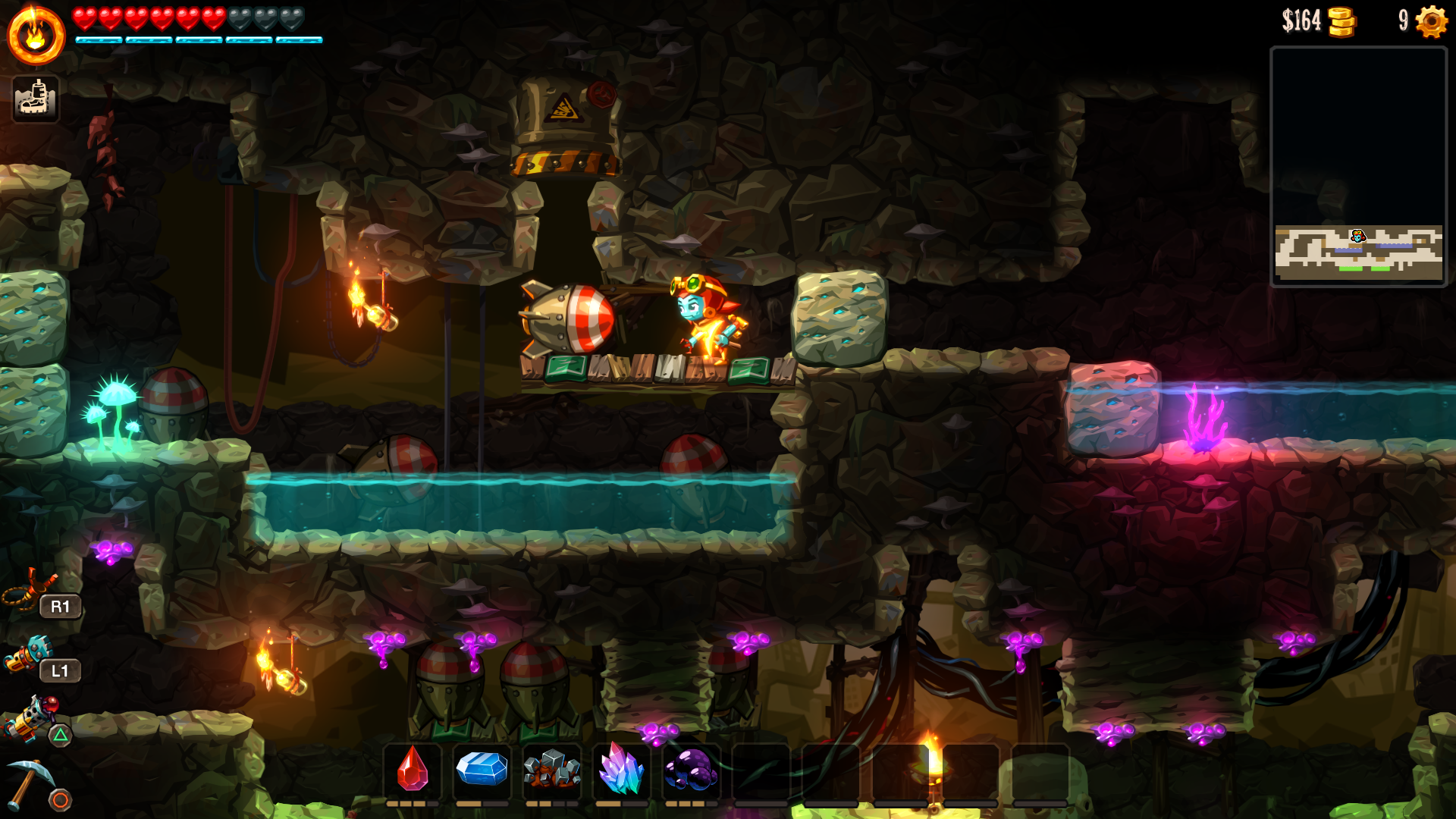1456x819 pixels.
Task: Click the gold coin stack icon
Action: [1341, 21]
